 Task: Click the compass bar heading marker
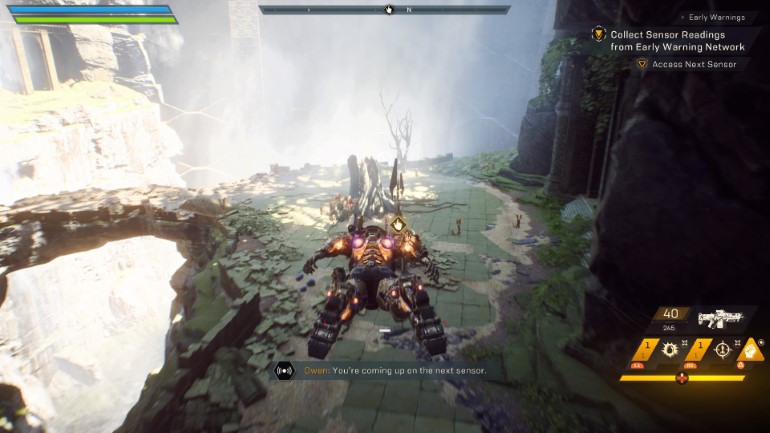coord(389,10)
